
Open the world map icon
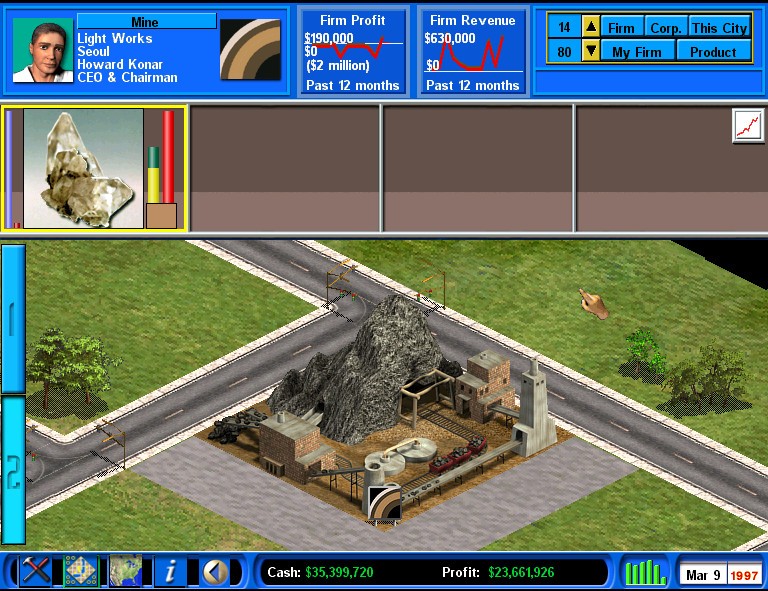point(125,571)
